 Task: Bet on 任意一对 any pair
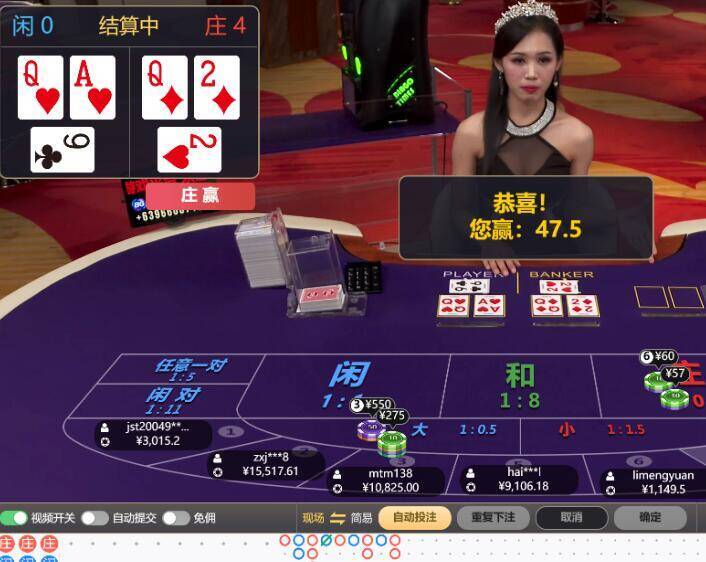pyautogui.click(x=188, y=368)
